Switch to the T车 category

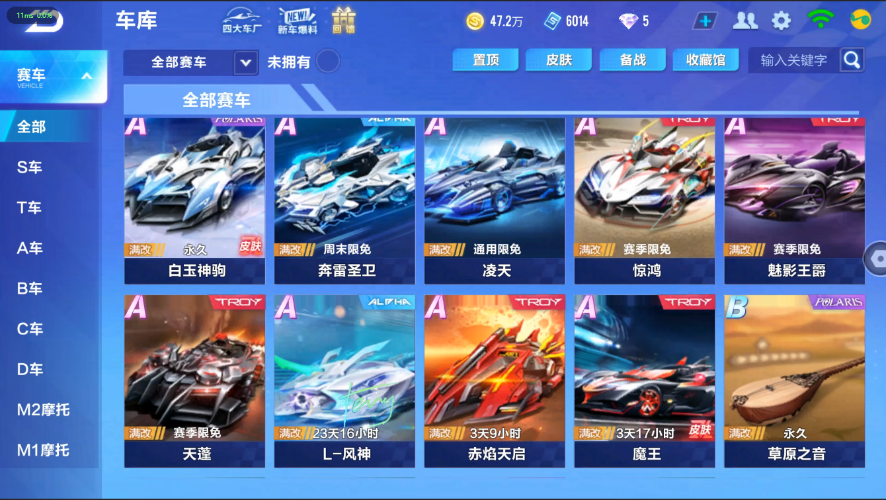click(30, 208)
